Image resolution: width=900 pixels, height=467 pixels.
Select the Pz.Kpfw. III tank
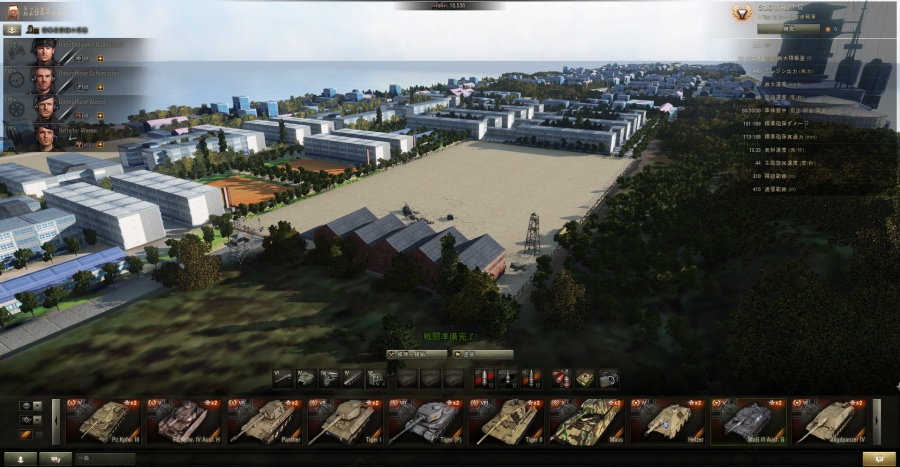click(x=104, y=421)
